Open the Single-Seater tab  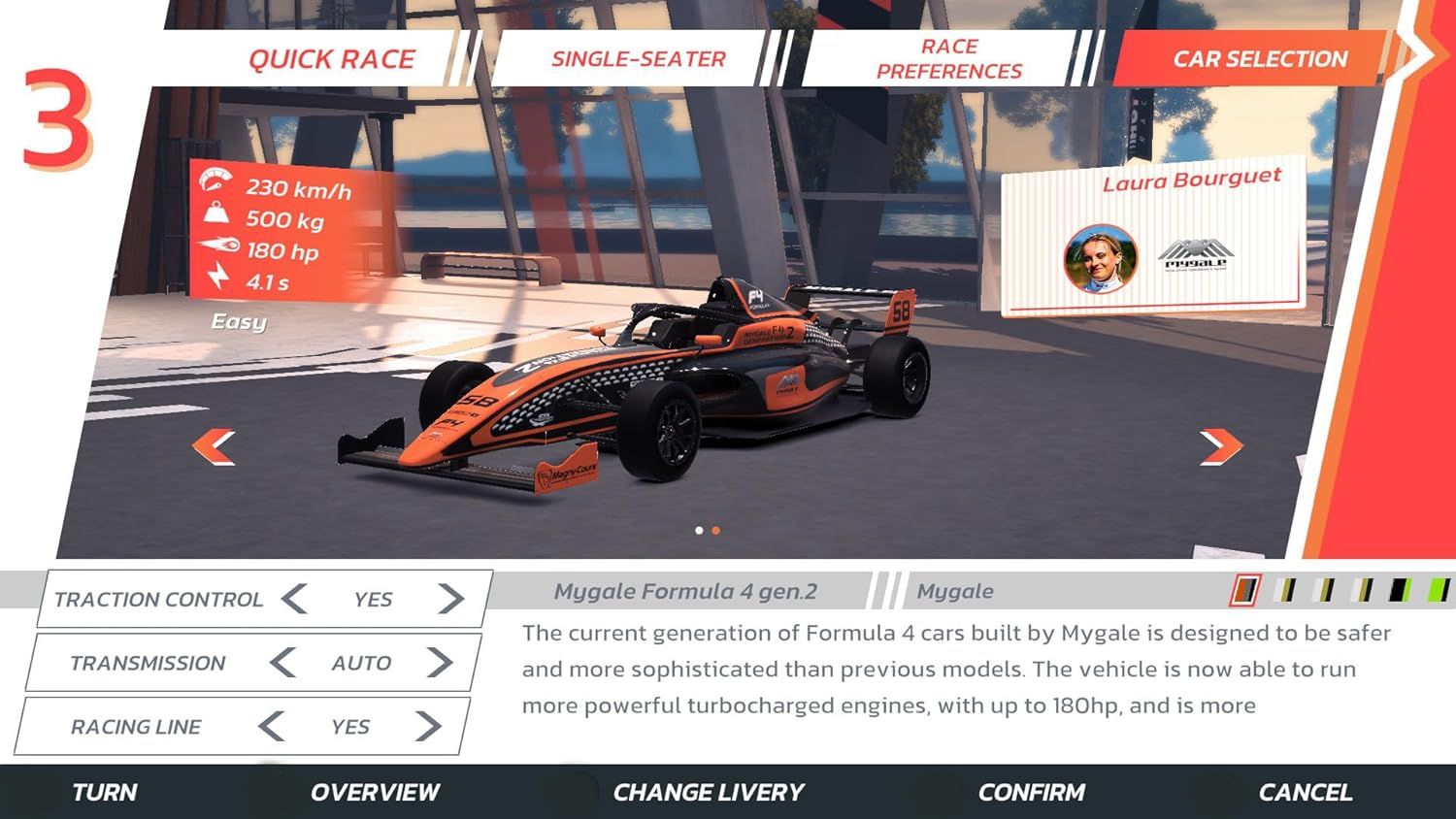637,58
